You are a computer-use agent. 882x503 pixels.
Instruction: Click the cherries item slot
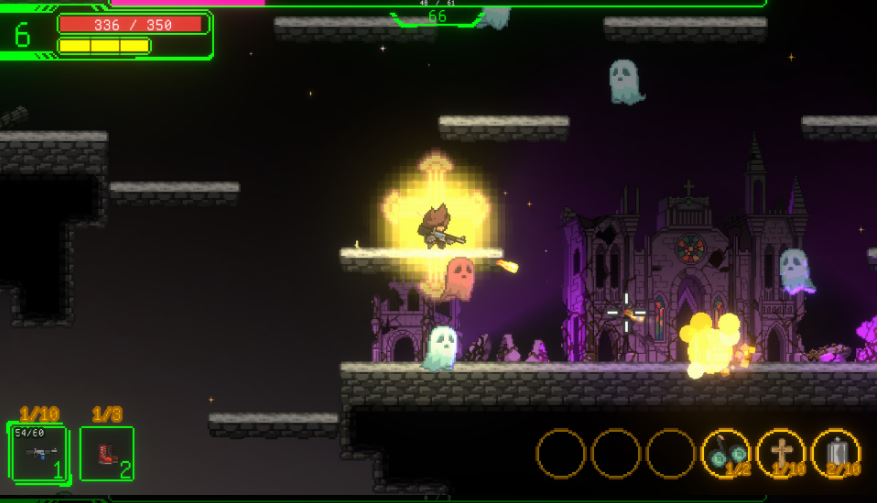click(726, 453)
